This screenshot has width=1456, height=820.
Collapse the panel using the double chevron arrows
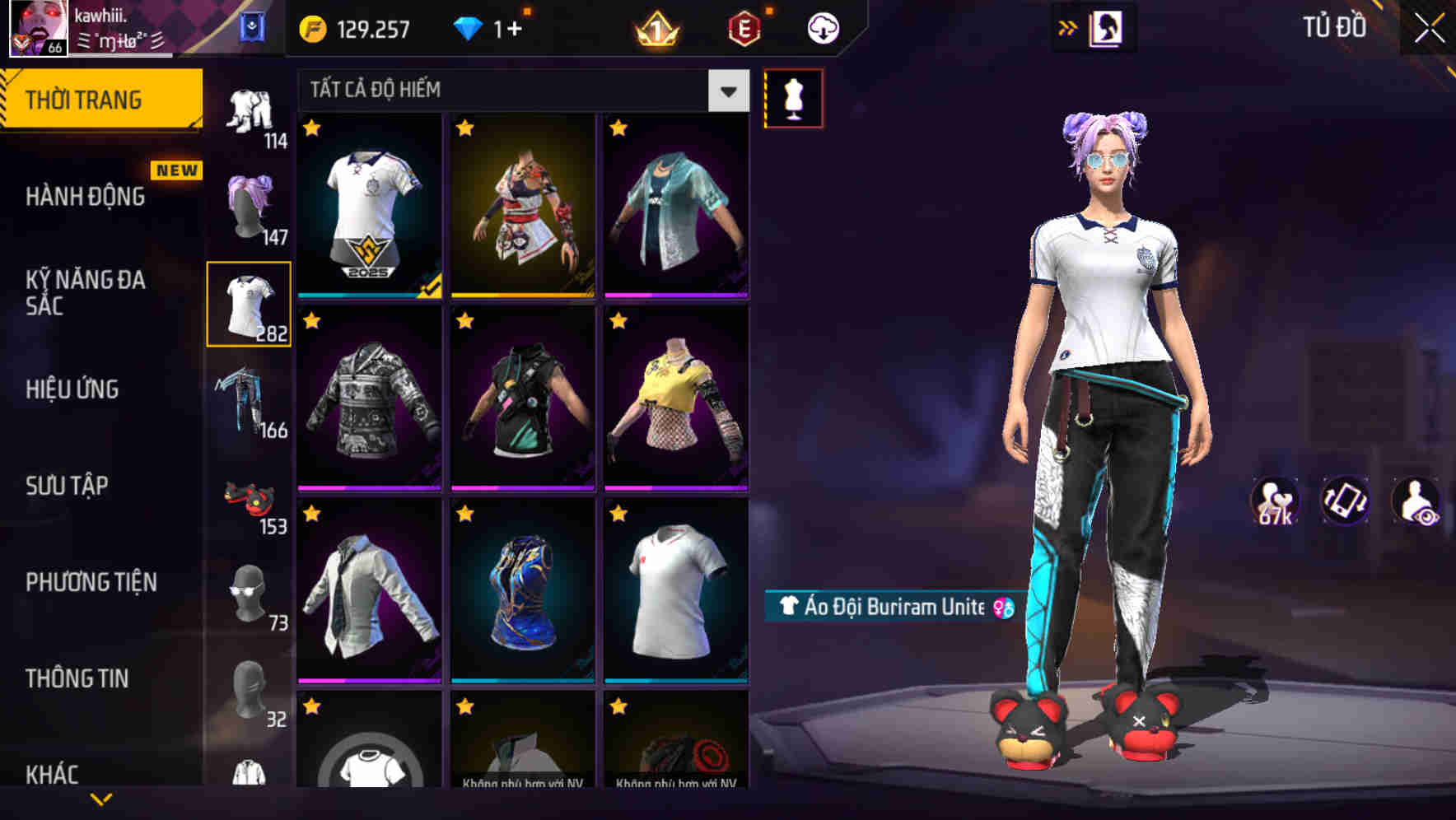[1068, 26]
